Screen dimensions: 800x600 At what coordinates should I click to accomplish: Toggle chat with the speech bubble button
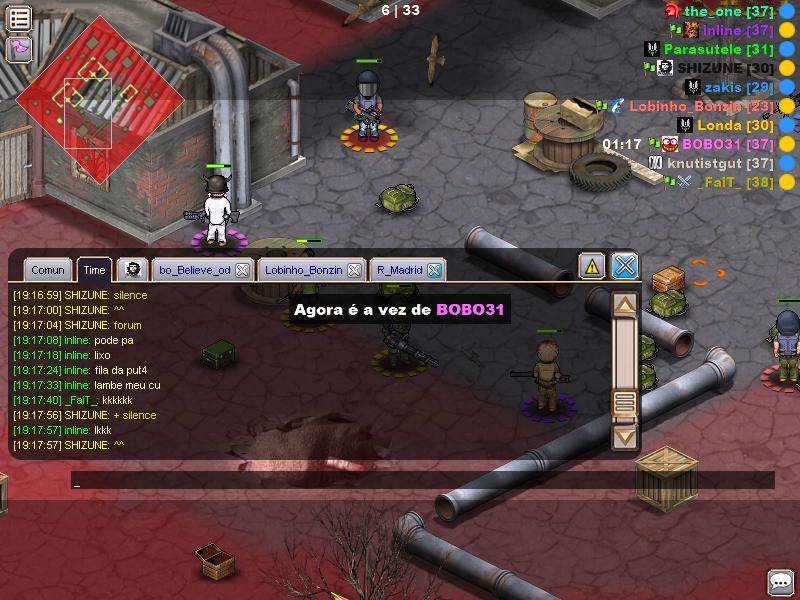click(x=780, y=582)
